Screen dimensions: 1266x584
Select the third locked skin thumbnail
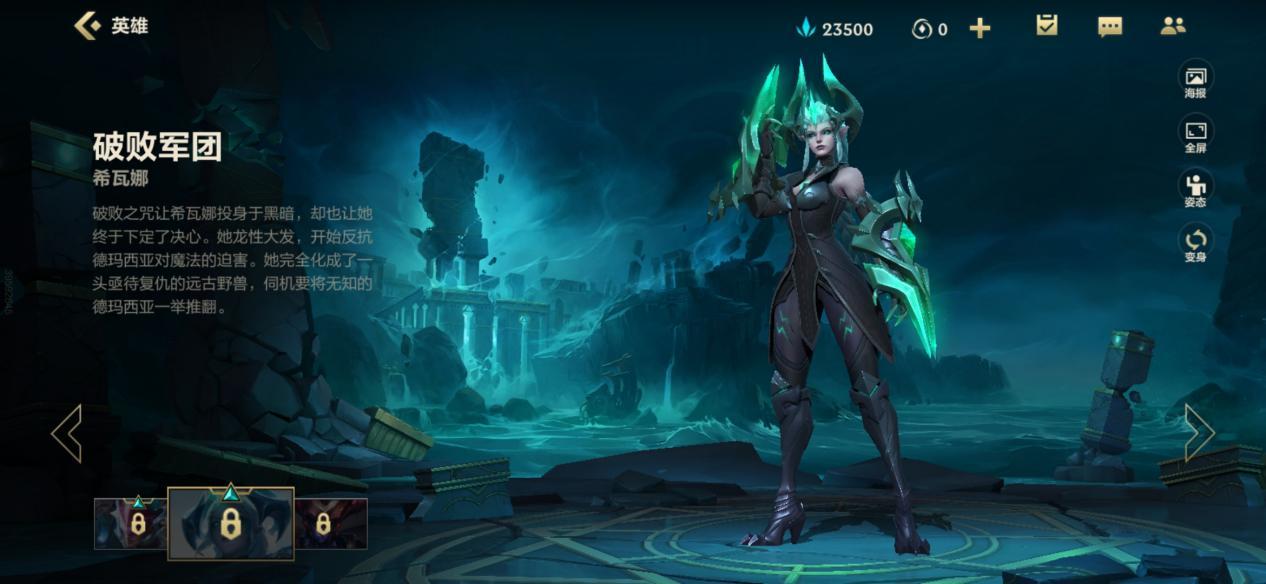coord(331,523)
